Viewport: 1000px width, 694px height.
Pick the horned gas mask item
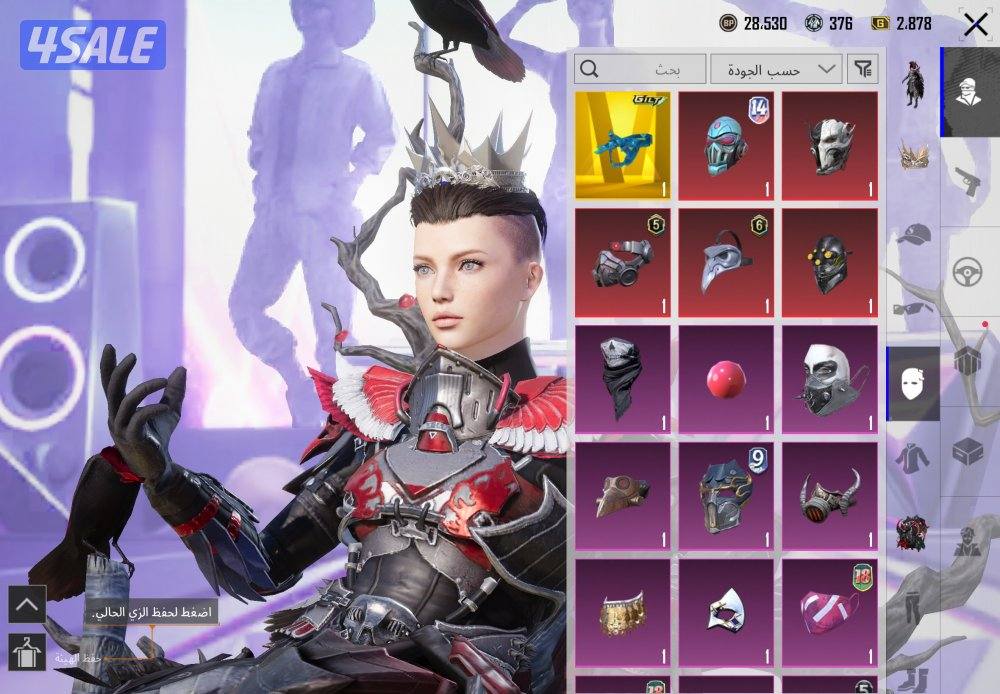(x=830, y=496)
